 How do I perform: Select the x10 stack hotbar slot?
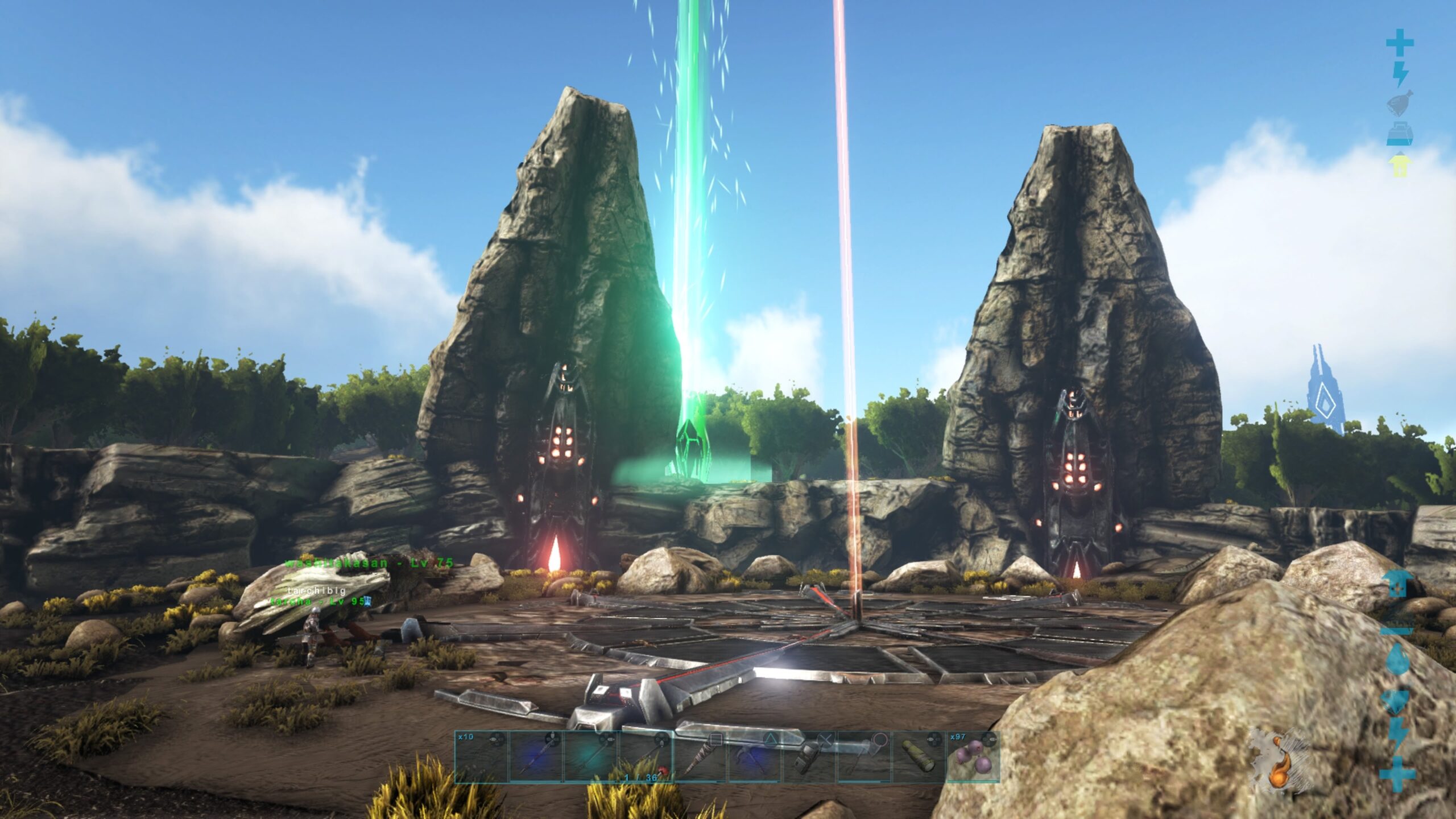(481, 756)
